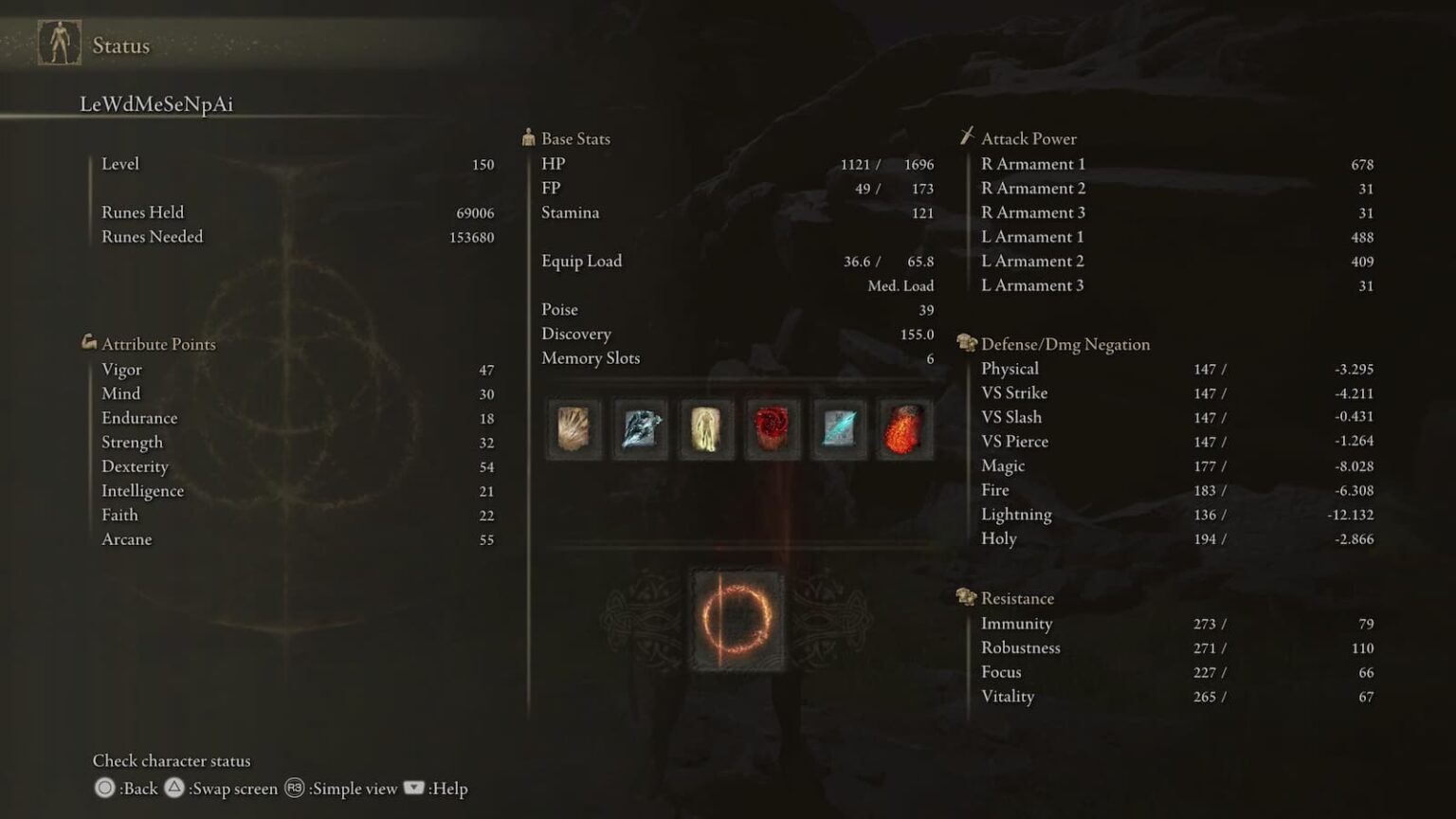Select the sword icon next to Attack Power

point(967,136)
